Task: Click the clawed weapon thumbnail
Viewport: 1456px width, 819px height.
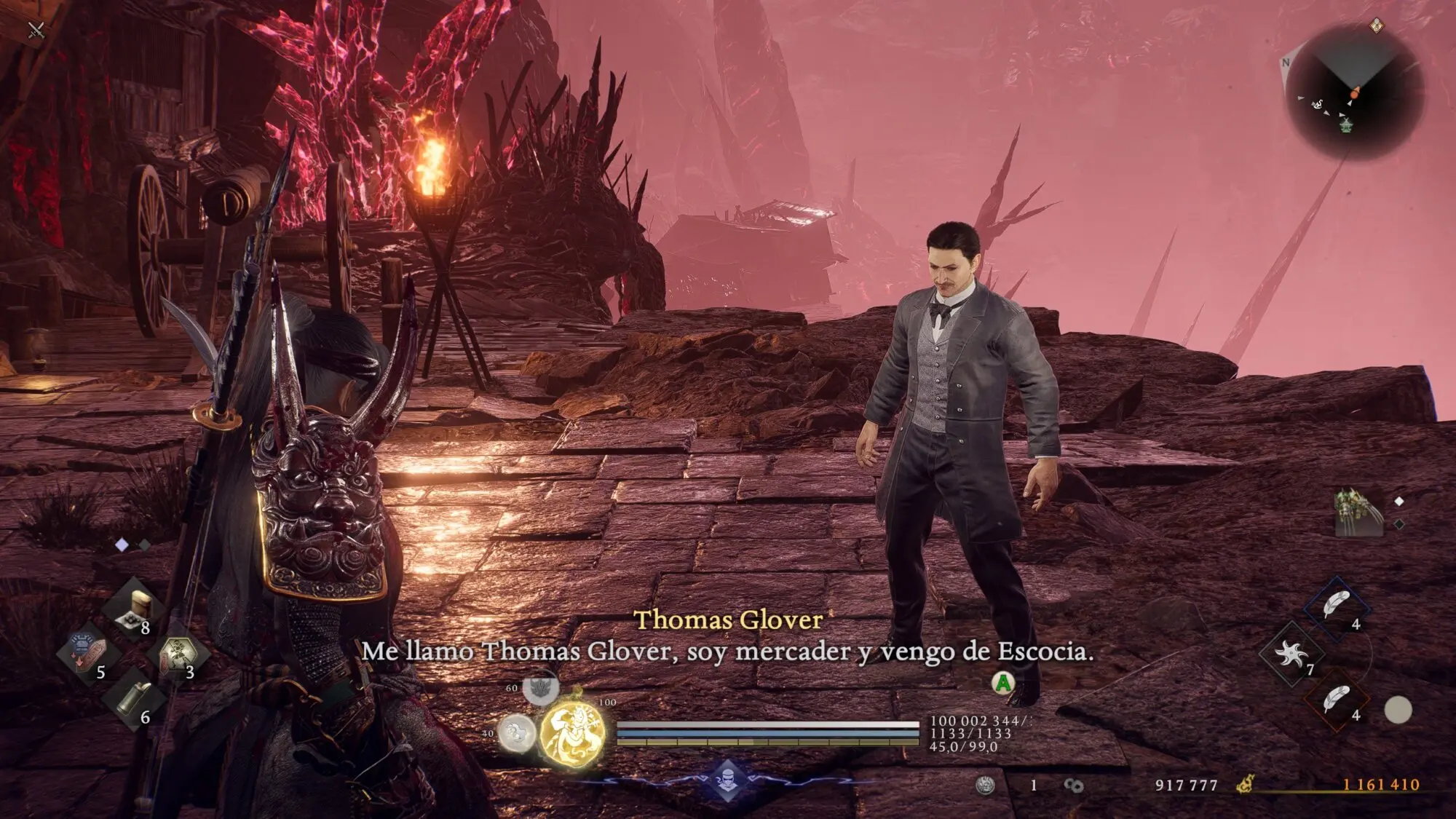Action: tap(1357, 513)
